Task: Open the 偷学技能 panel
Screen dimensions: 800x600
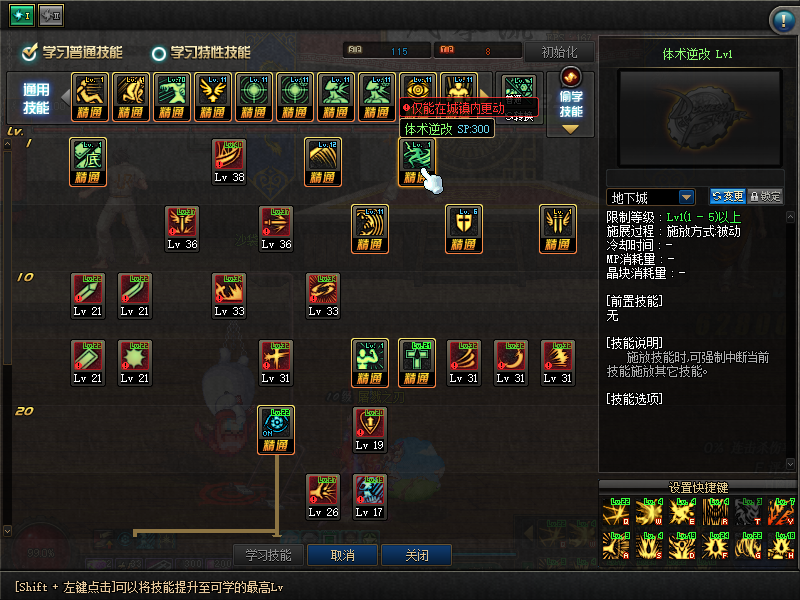Action: 571,102
